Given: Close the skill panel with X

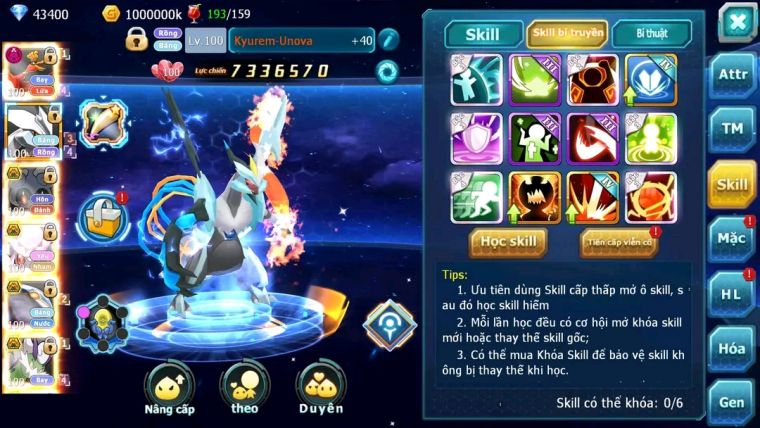Looking at the screenshot, I should coord(736,21).
